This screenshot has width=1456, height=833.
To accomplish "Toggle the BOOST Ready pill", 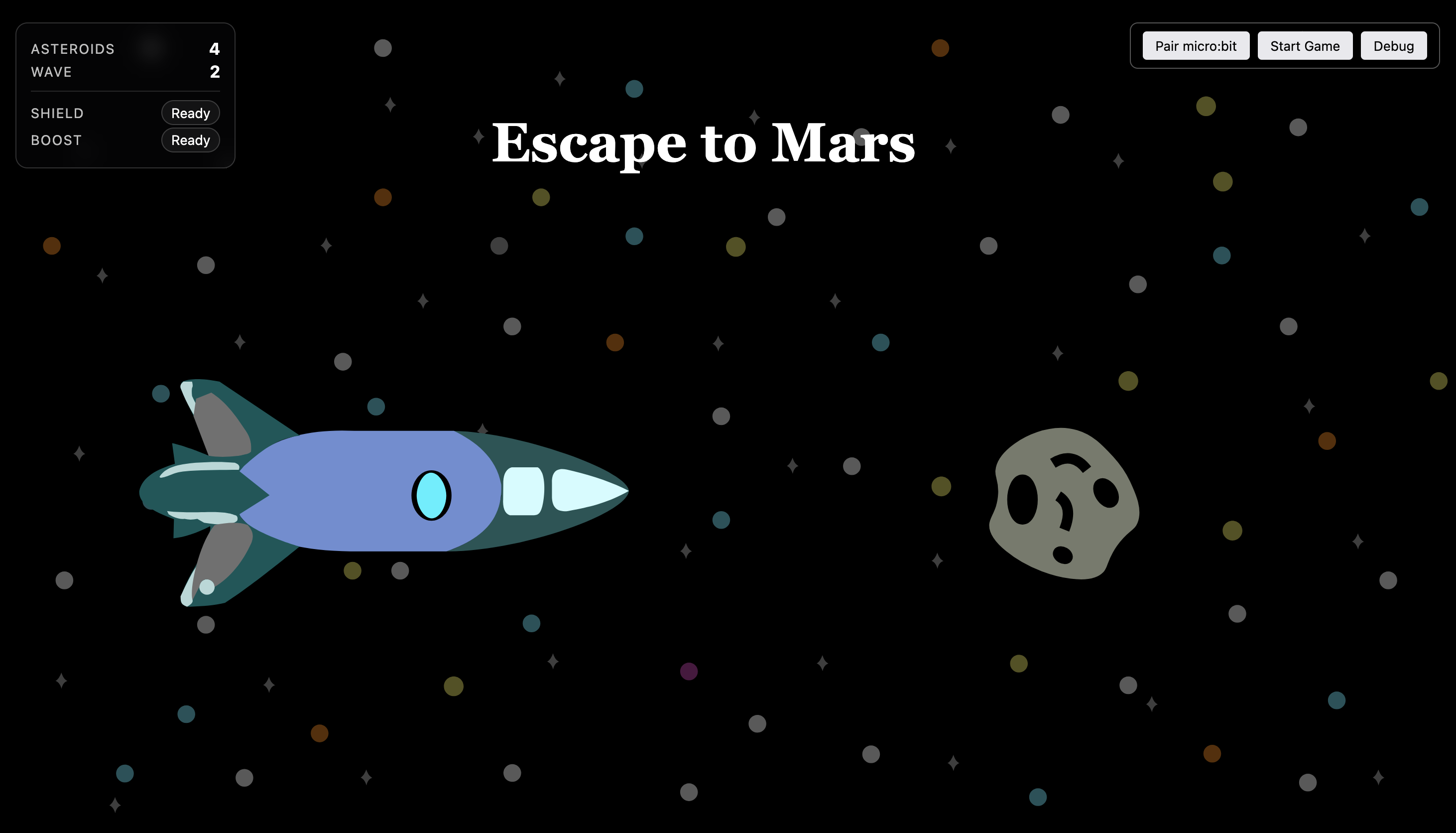I will (190, 140).
